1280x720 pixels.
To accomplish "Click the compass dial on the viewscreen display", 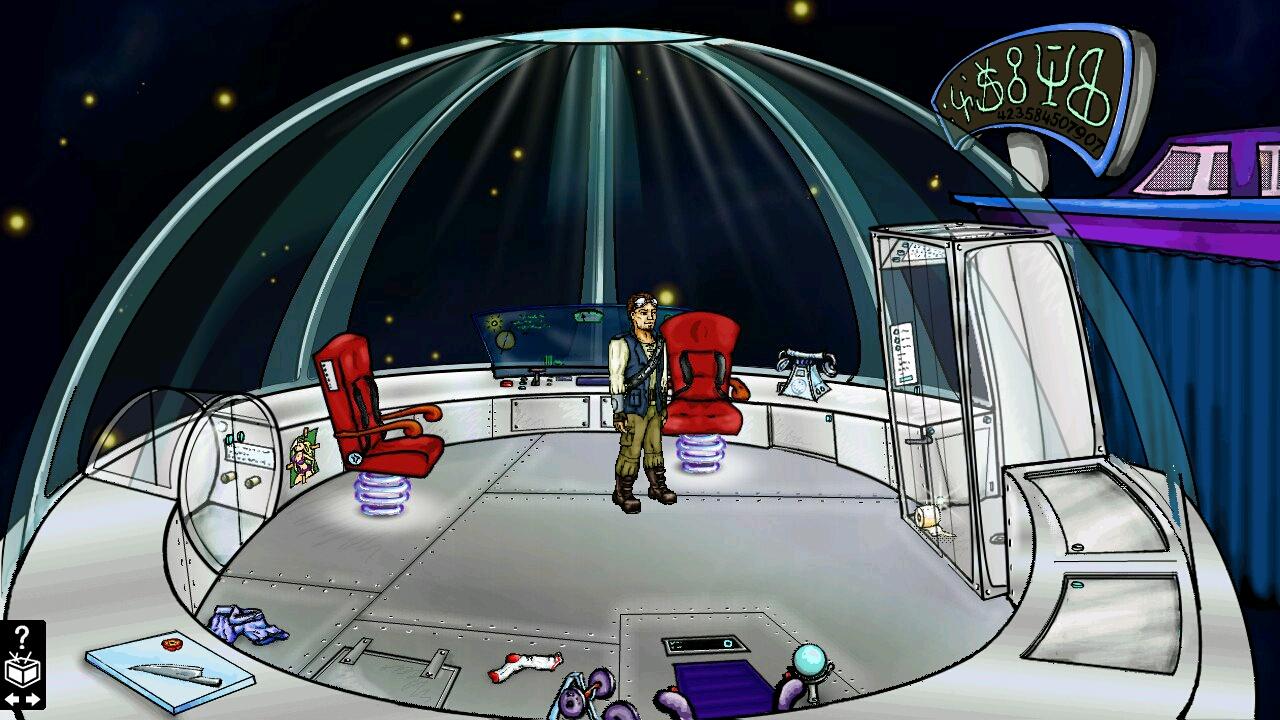I will click(x=505, y=340).
